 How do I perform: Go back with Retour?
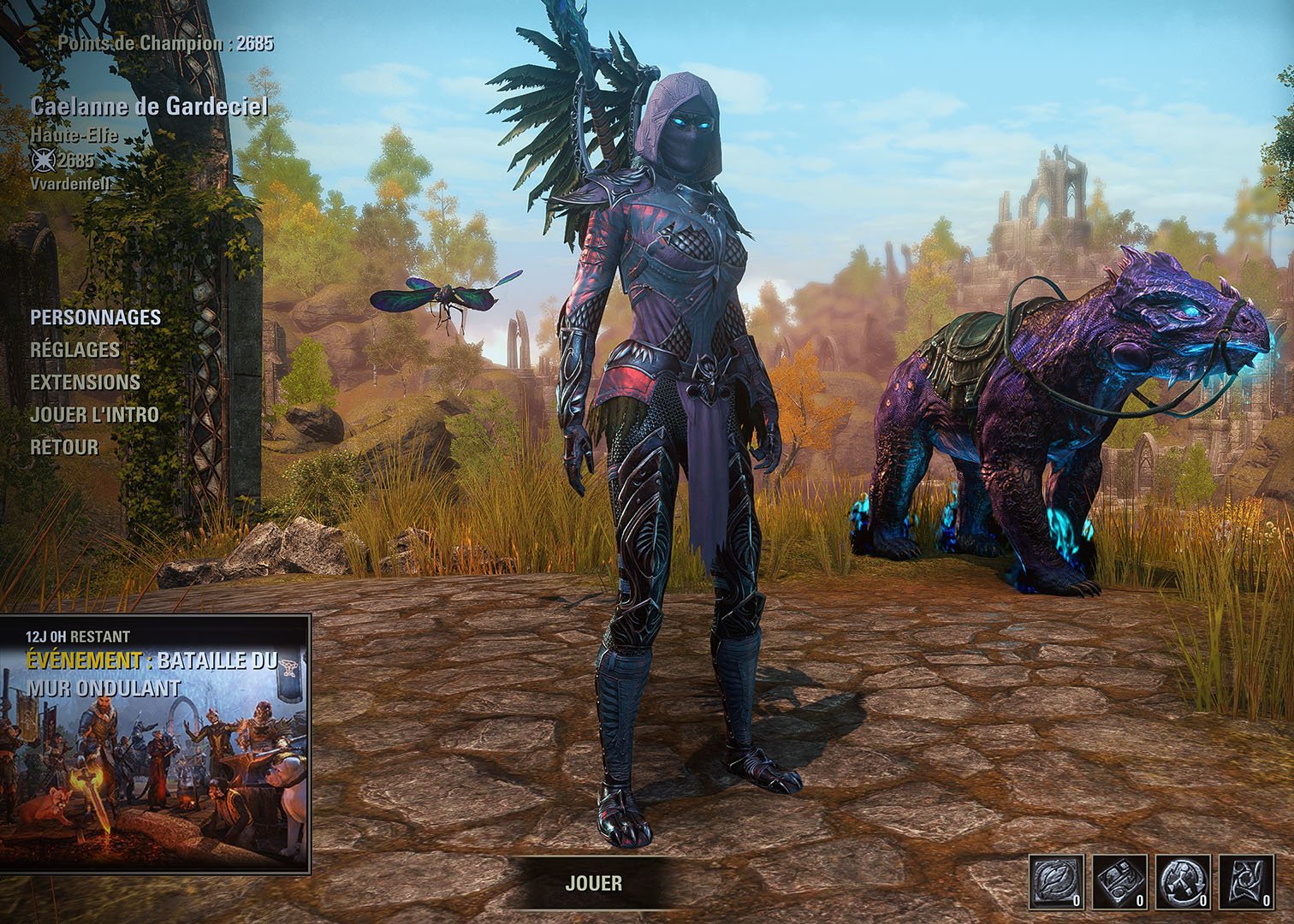pos(64,447)
